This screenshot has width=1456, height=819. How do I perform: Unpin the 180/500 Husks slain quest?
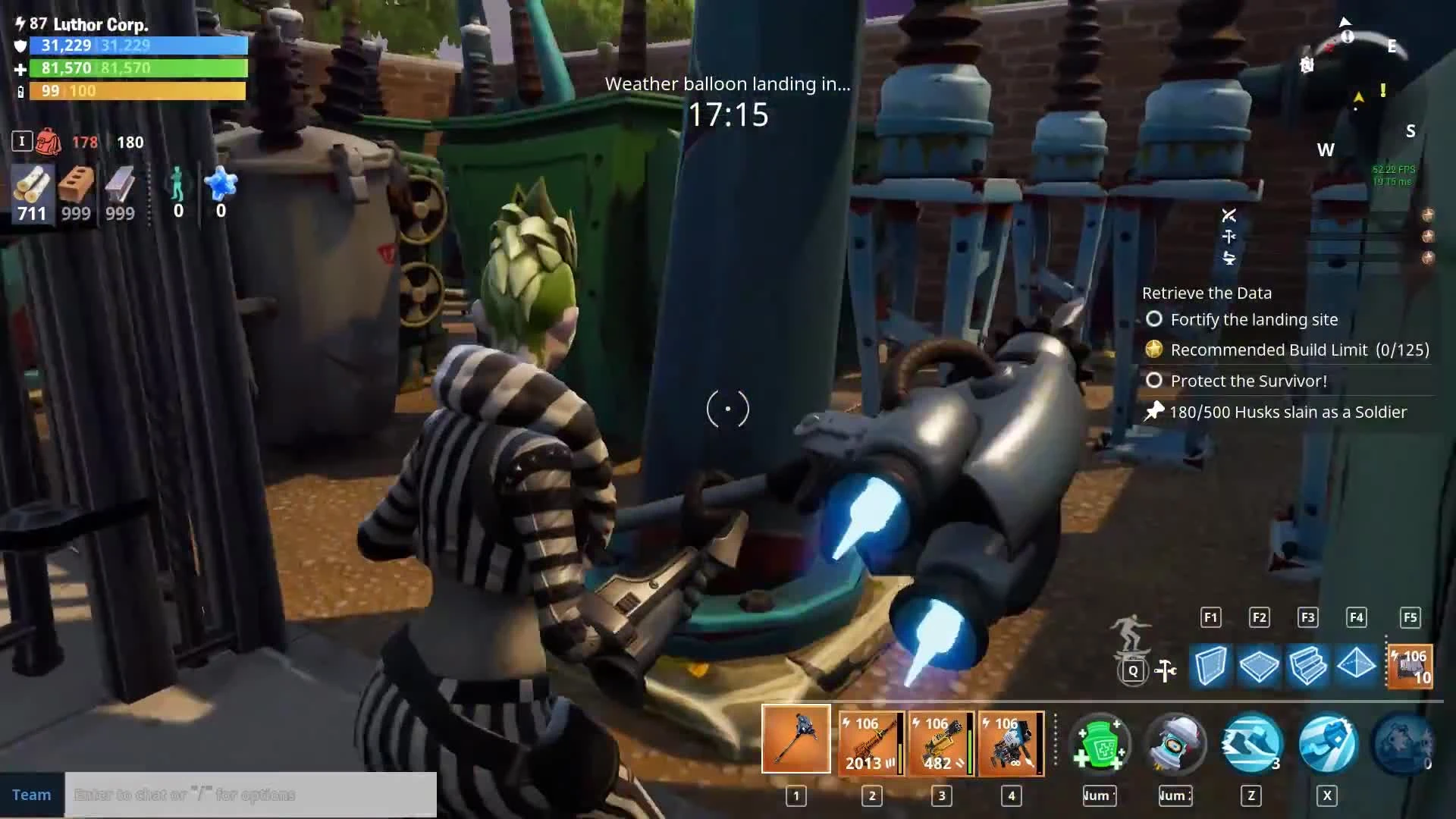[x=1153, y=412]
